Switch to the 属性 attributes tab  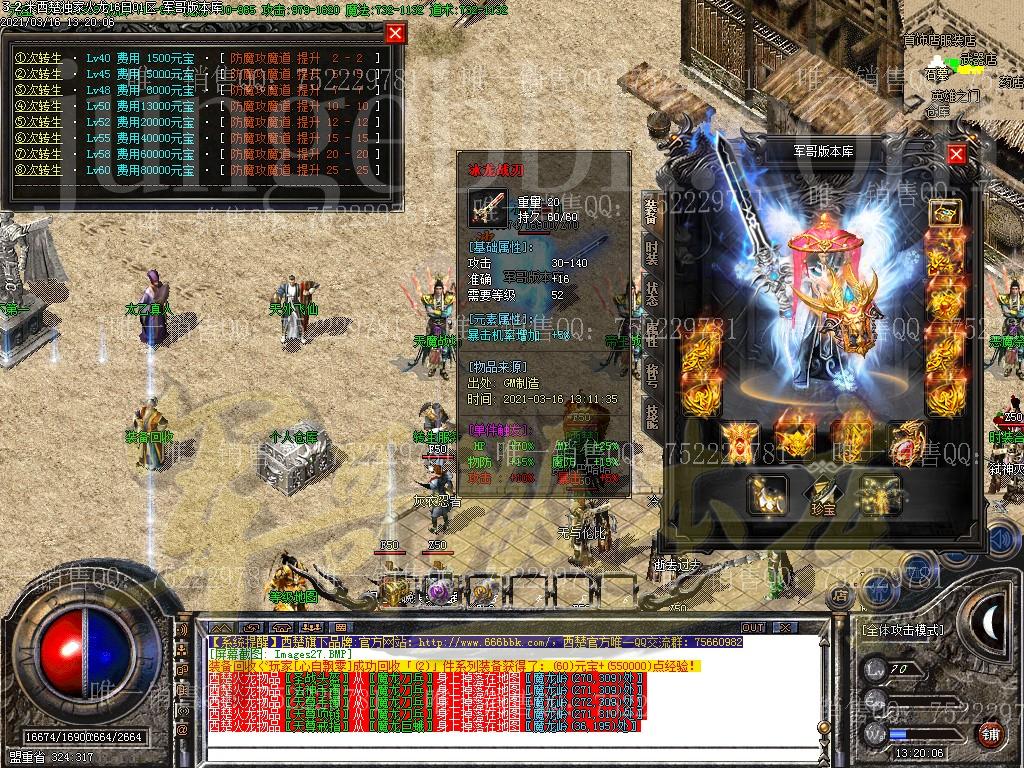click(651, 334)
